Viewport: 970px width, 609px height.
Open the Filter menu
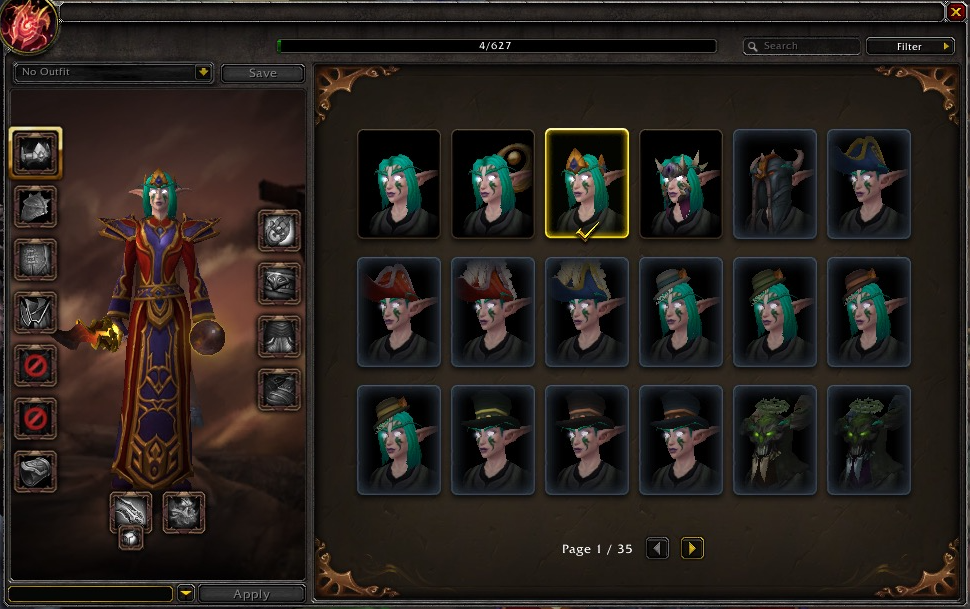pos(910,46)
